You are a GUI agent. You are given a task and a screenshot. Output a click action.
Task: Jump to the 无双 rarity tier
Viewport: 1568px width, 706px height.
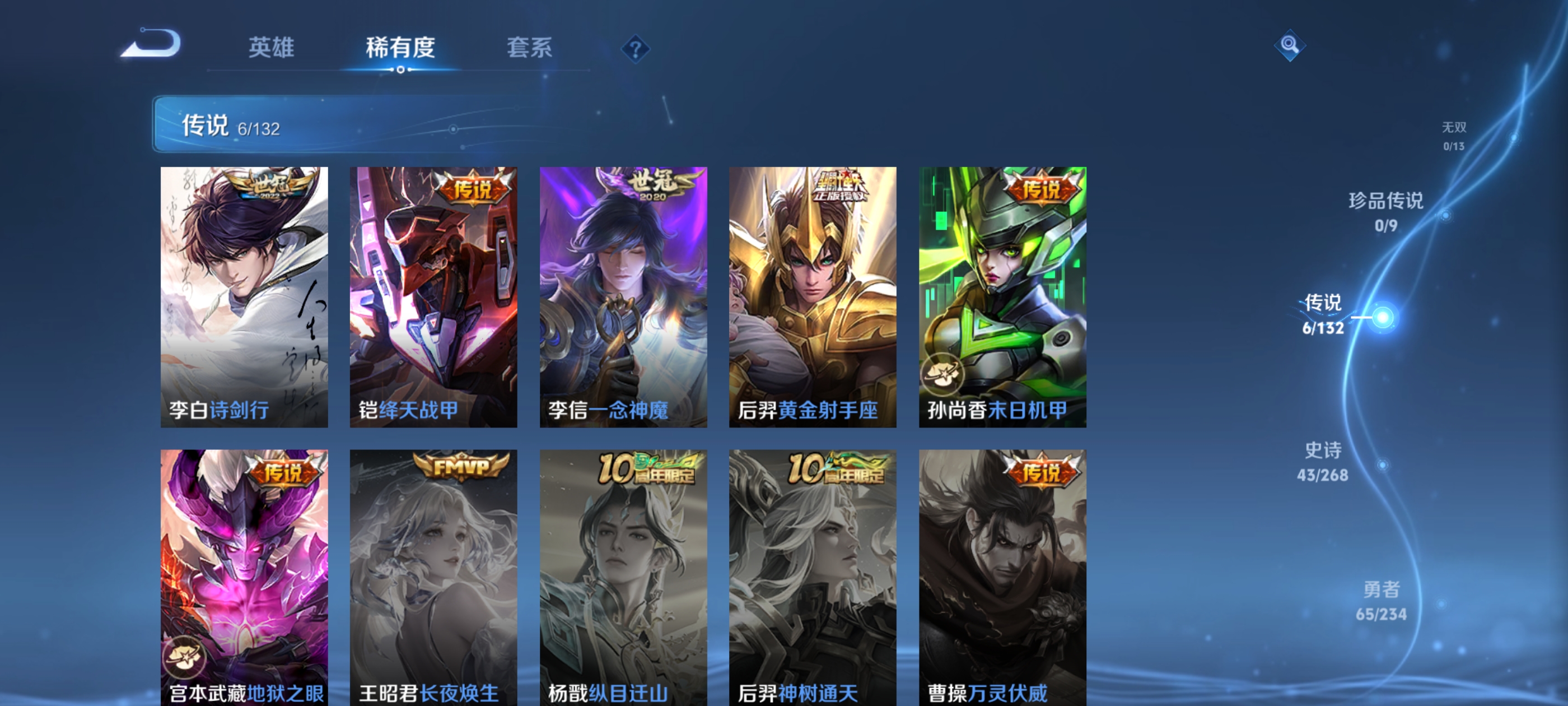pos(1454,135)
